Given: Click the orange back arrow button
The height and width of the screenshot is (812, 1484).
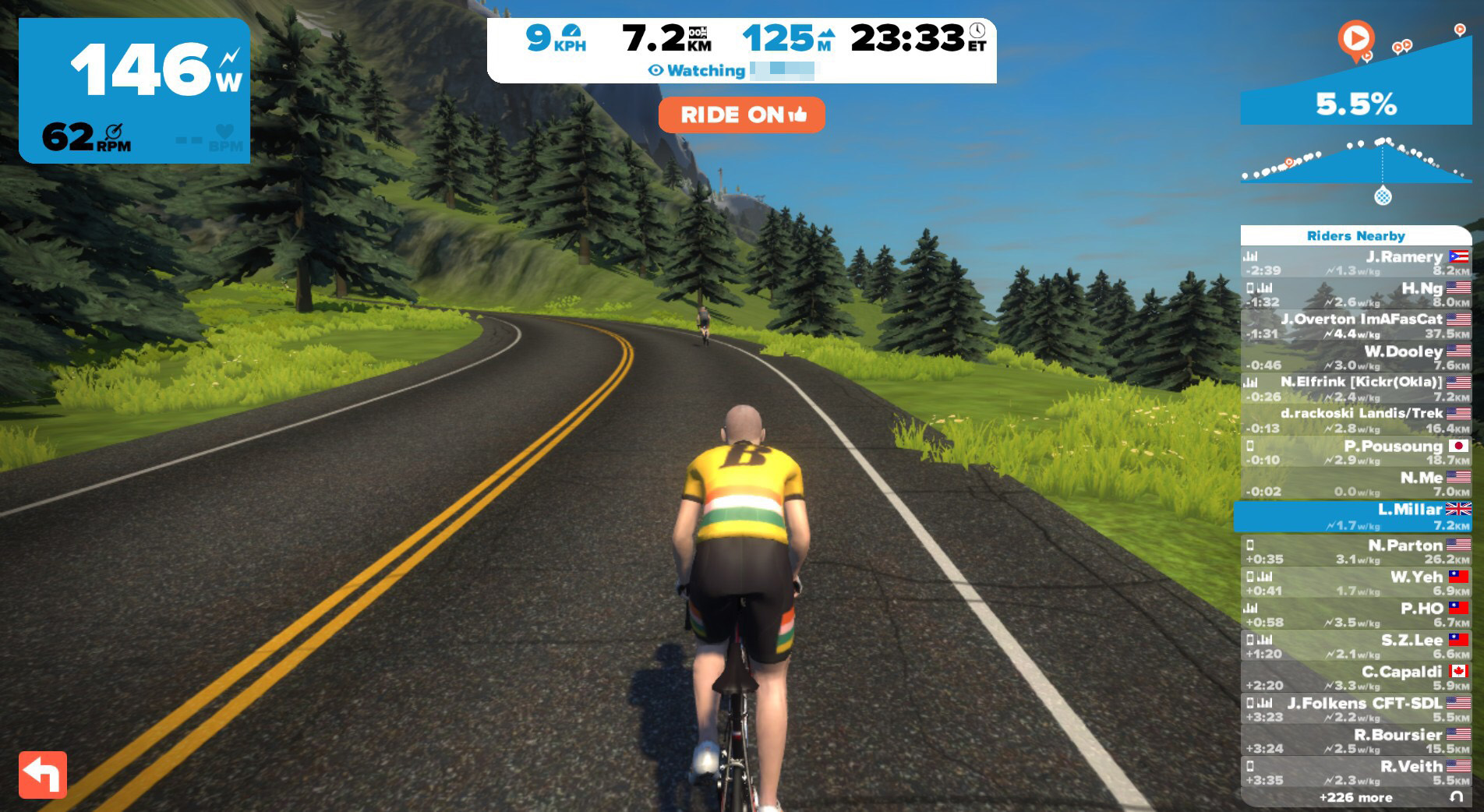Looking at the screenshot, I should (x=43, y=775).
